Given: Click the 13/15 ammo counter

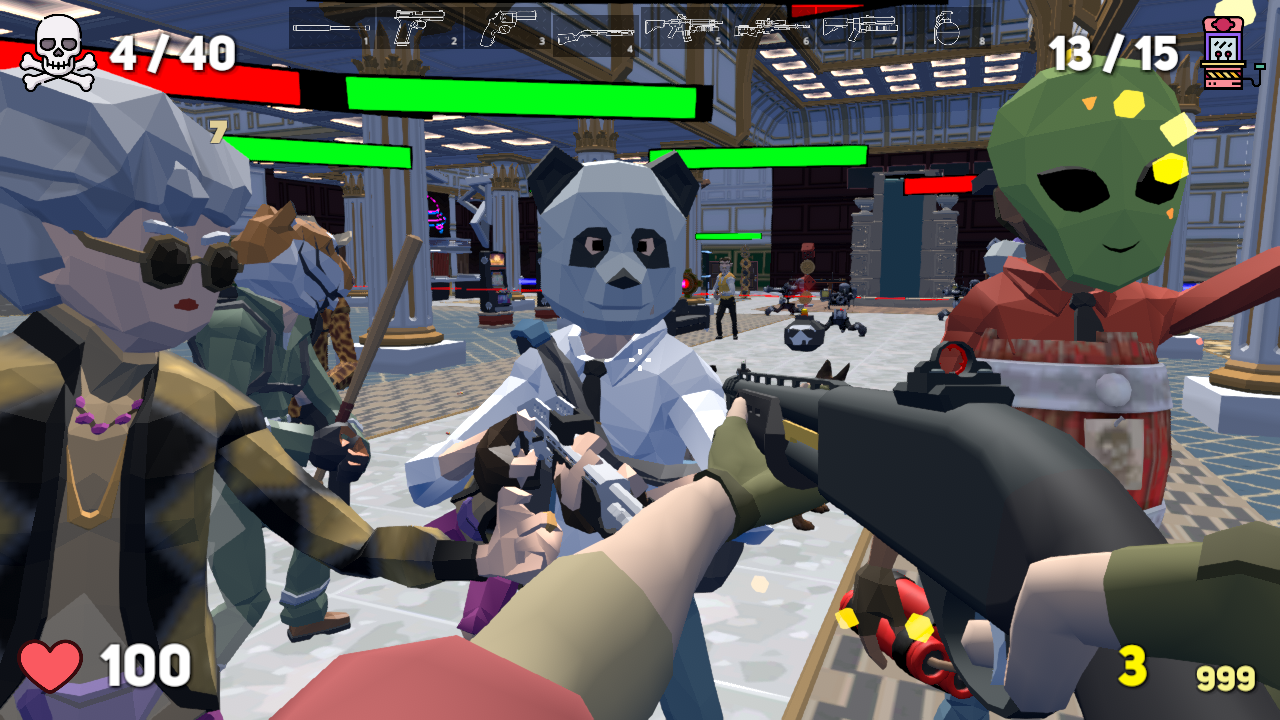Looking at the screenshot, I should 1113,52.
